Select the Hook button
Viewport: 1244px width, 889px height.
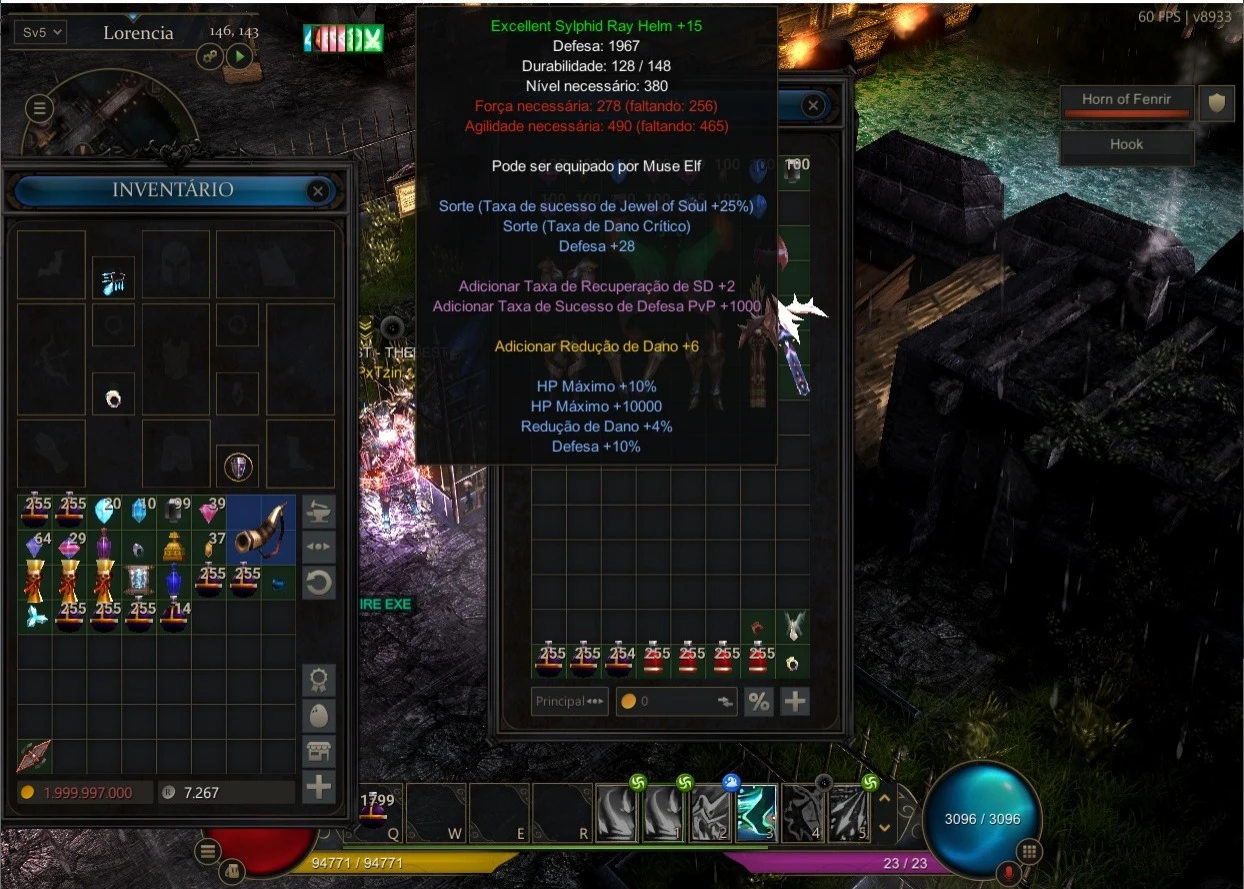pyautogui.click(x=1126, y=145)
